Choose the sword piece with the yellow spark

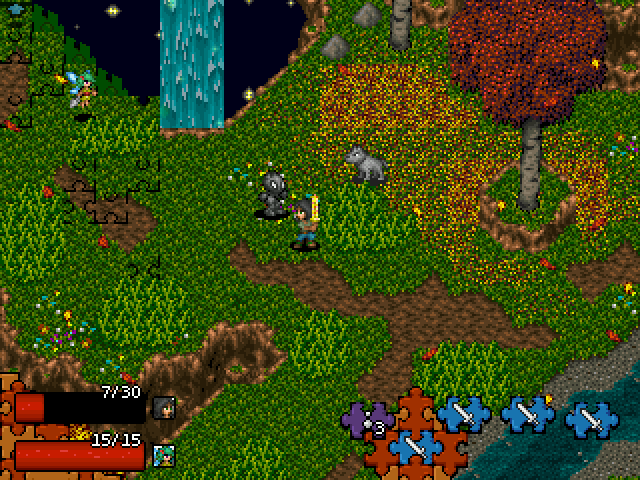click(x=528, y=414)
